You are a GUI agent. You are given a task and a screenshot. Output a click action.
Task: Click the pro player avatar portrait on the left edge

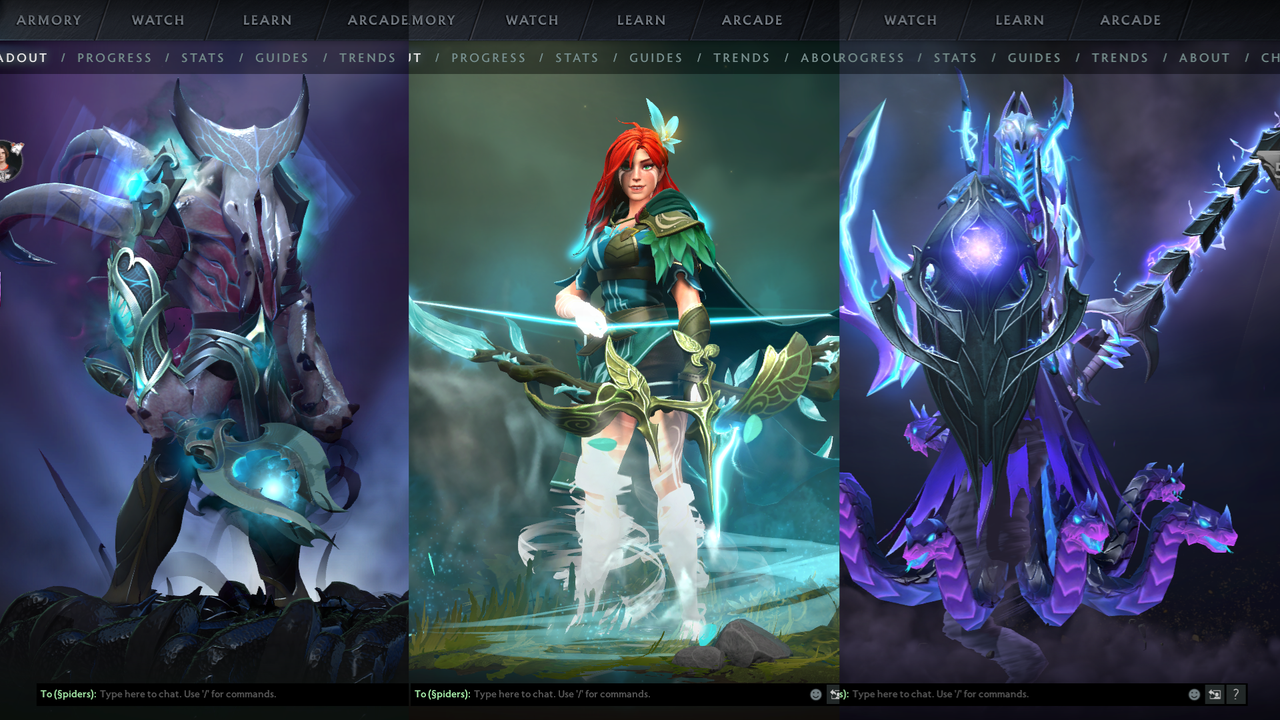[x=8, y=163]
